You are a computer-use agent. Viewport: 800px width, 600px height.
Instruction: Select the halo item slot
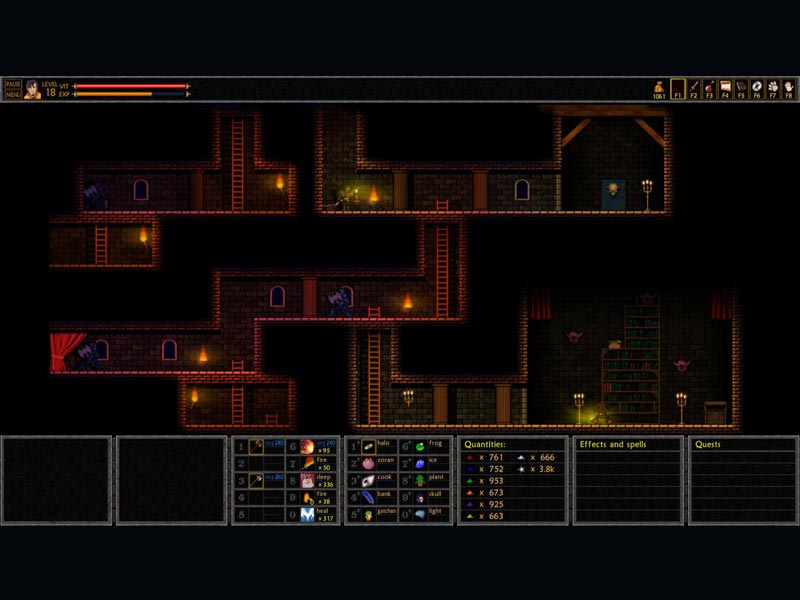point(368,446)
